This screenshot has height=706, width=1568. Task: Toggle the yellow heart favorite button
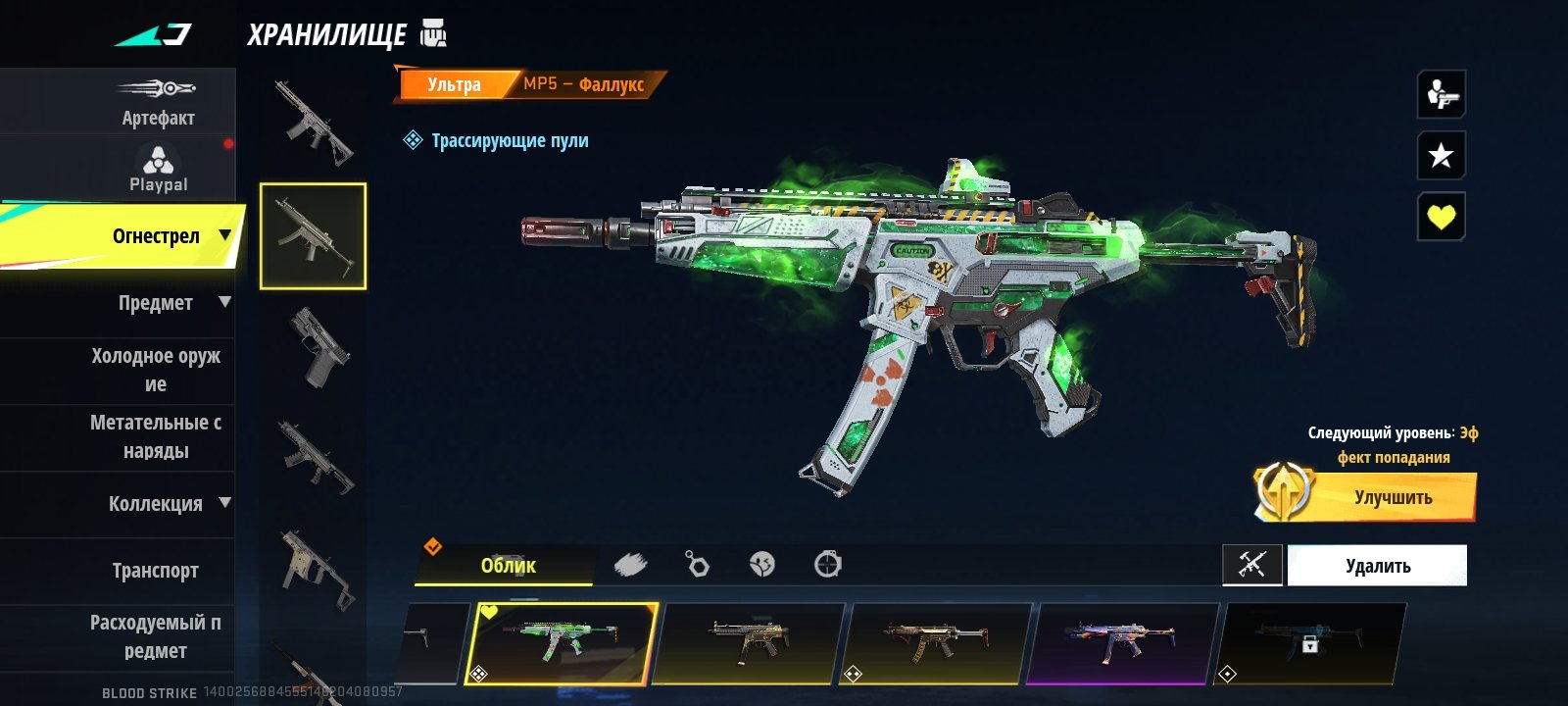[1441, 217]
